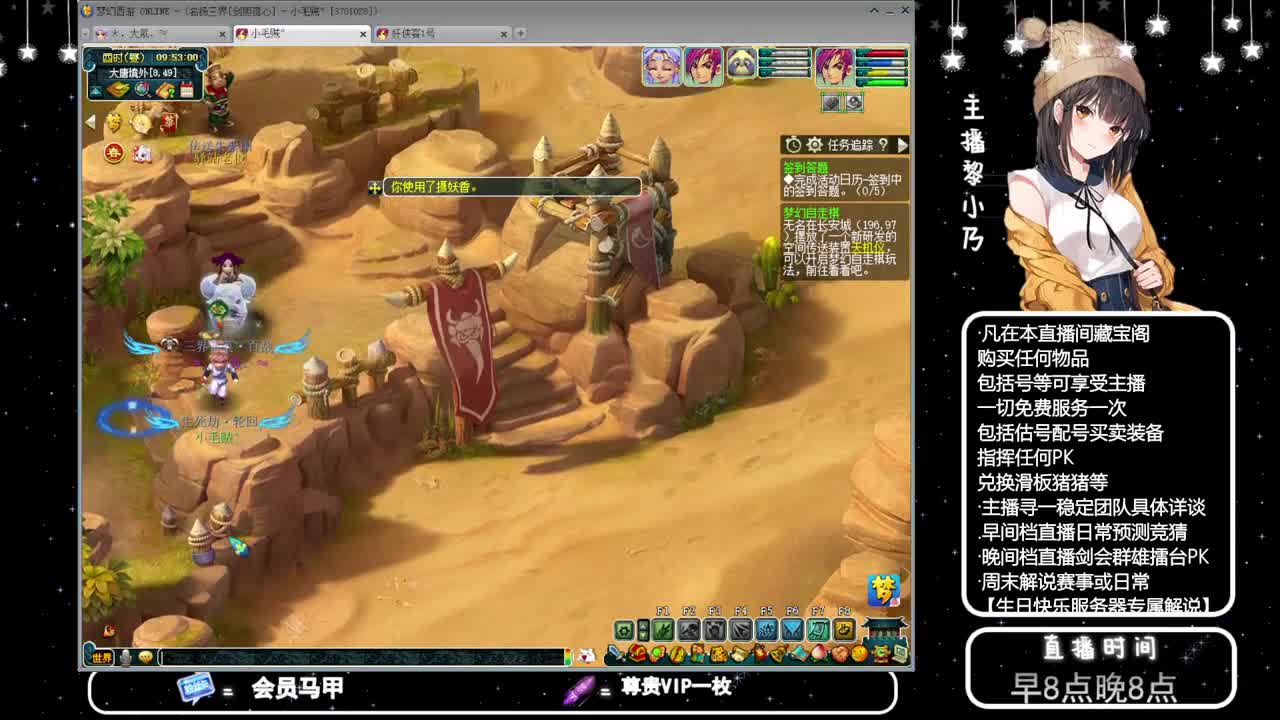Click the smiley emoji icon in the bottom toolbar
This screenshot has height=720, width=1280.
[x=144, y=656]
